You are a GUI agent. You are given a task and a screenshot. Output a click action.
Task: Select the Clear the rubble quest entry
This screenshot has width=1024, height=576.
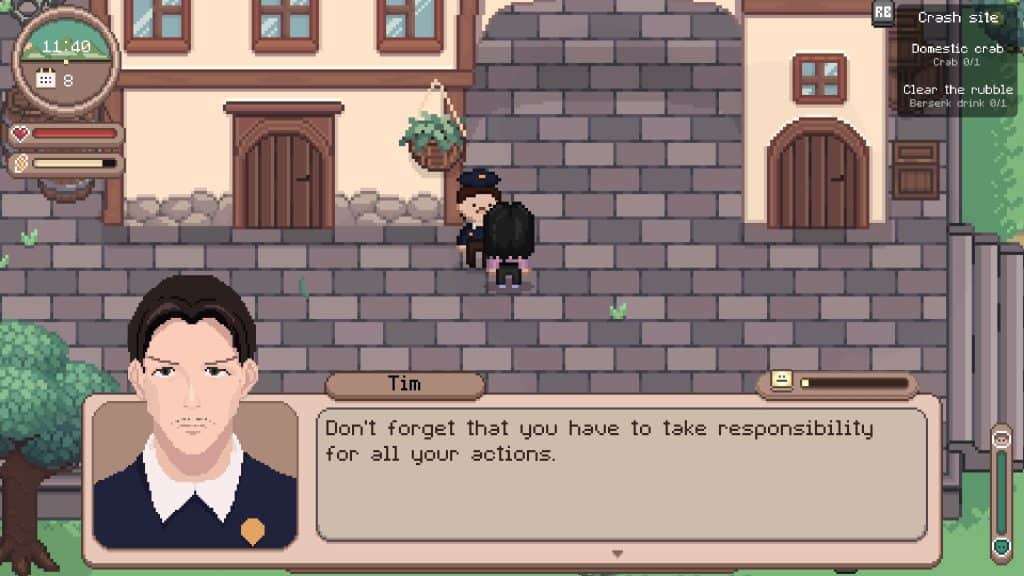click(x=957, y=95)
